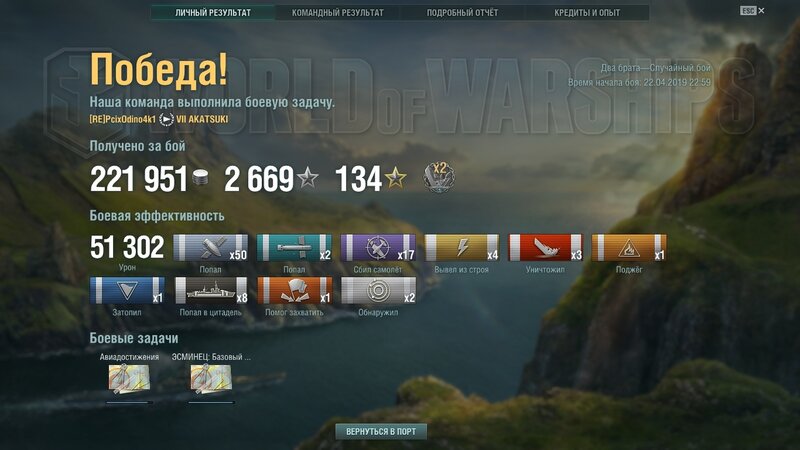Select the Вывел из строя x4 ribbon
The height and width of the screenshot is (450, 800).
click(x=462, y=247)
